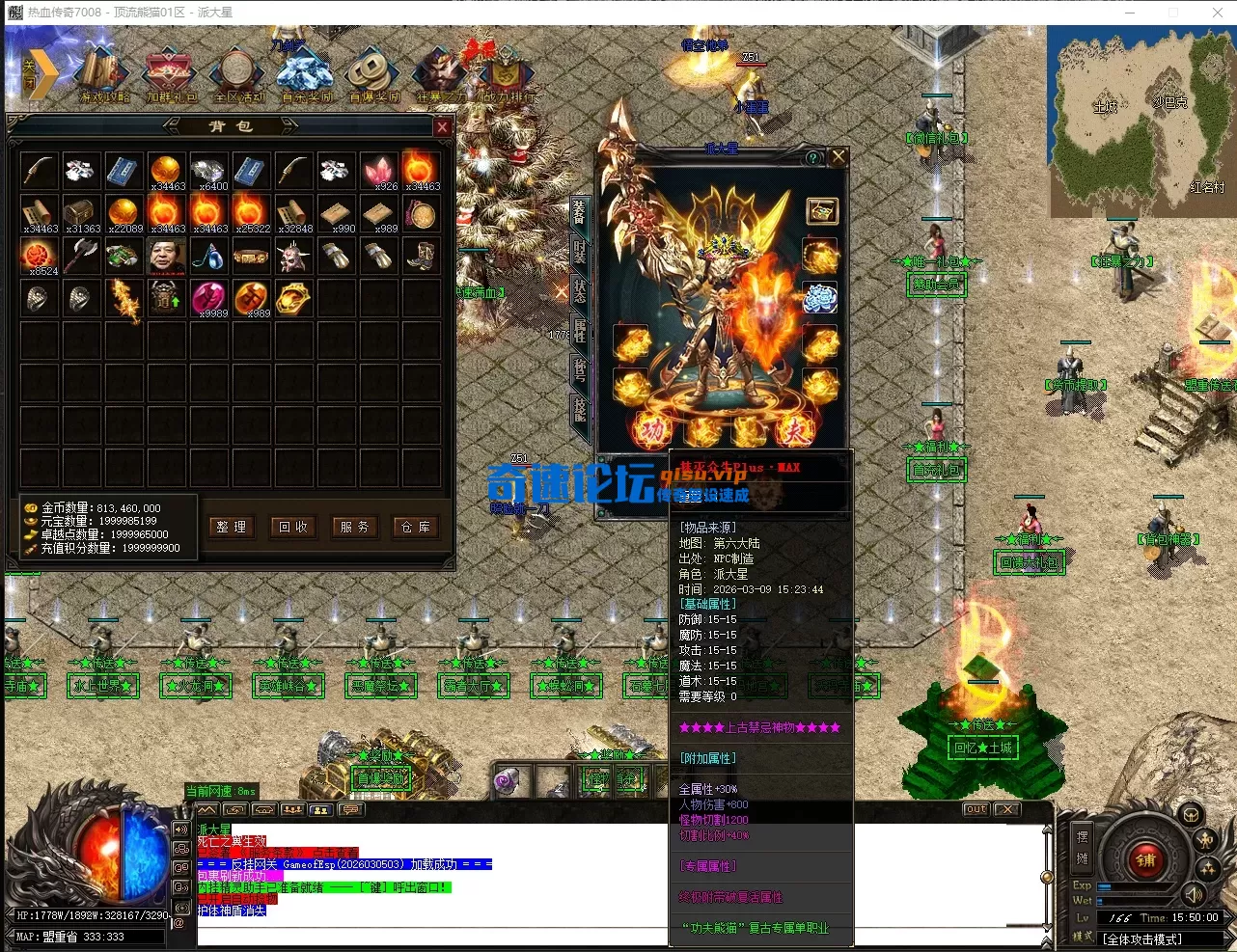The image size is (1237, 952).
Task: Open the 回收 recycle function
Action: [293, 527]
